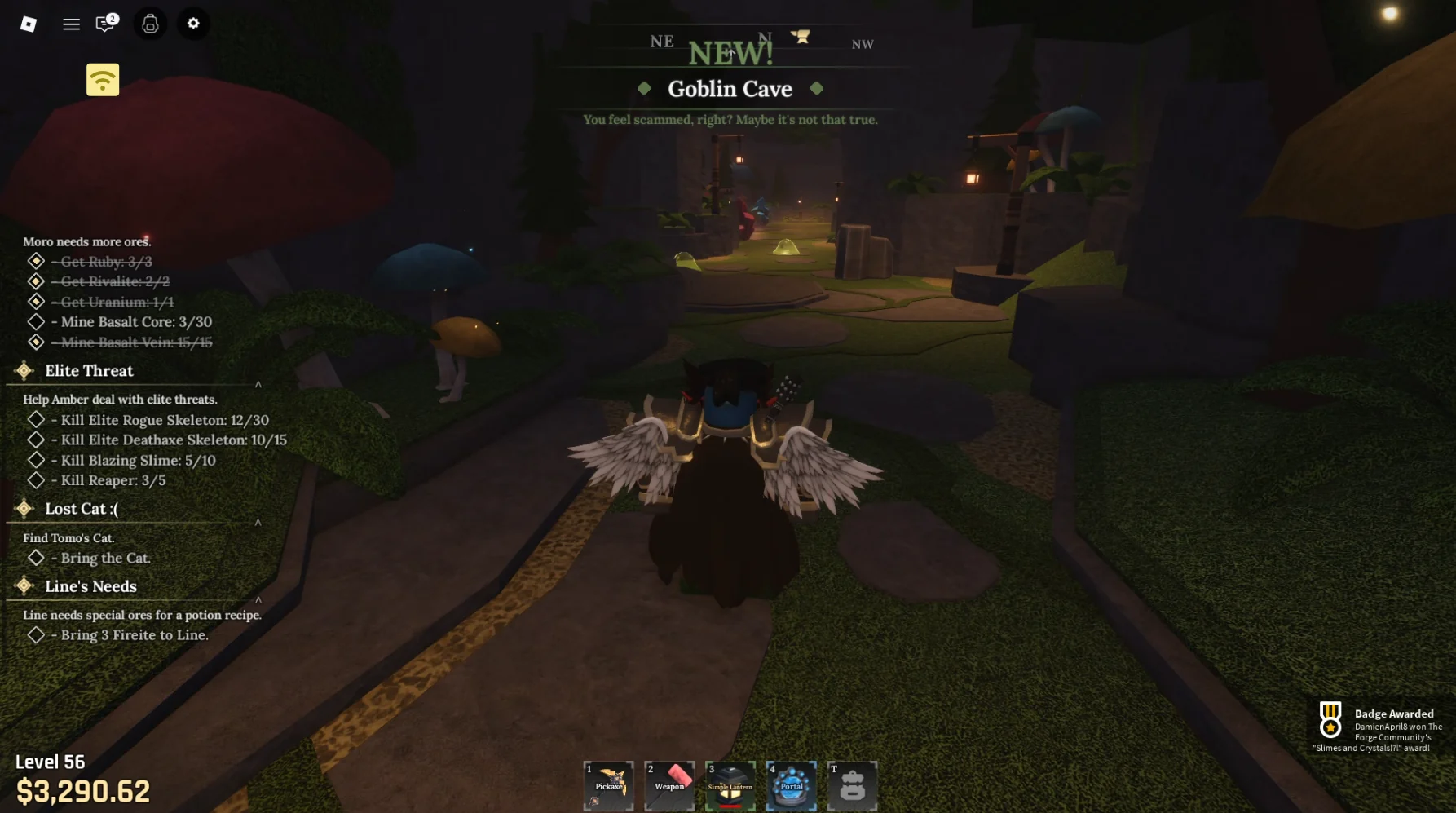This screenshot has height=813, width=1456.
Task: Select the Portal item in slot 4
Action: 792,784
